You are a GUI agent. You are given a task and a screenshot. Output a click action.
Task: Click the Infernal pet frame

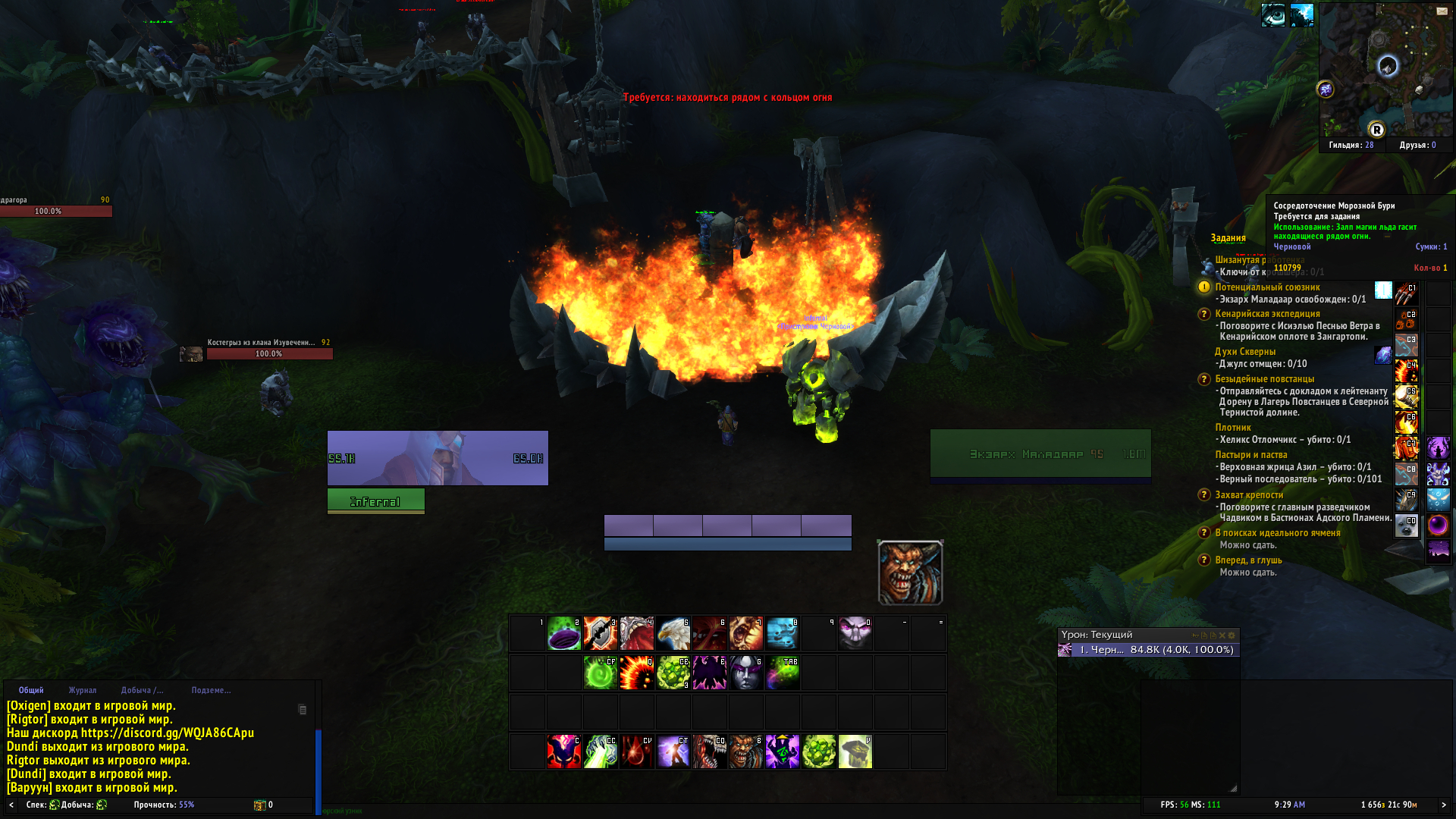[375, 501]
